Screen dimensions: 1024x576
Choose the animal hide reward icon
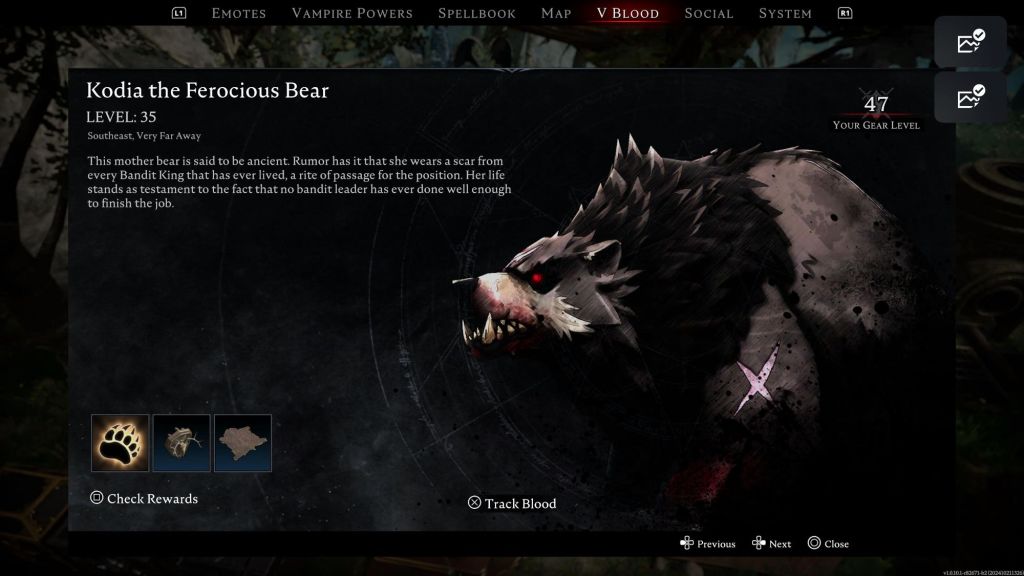(x=243, y=443)
